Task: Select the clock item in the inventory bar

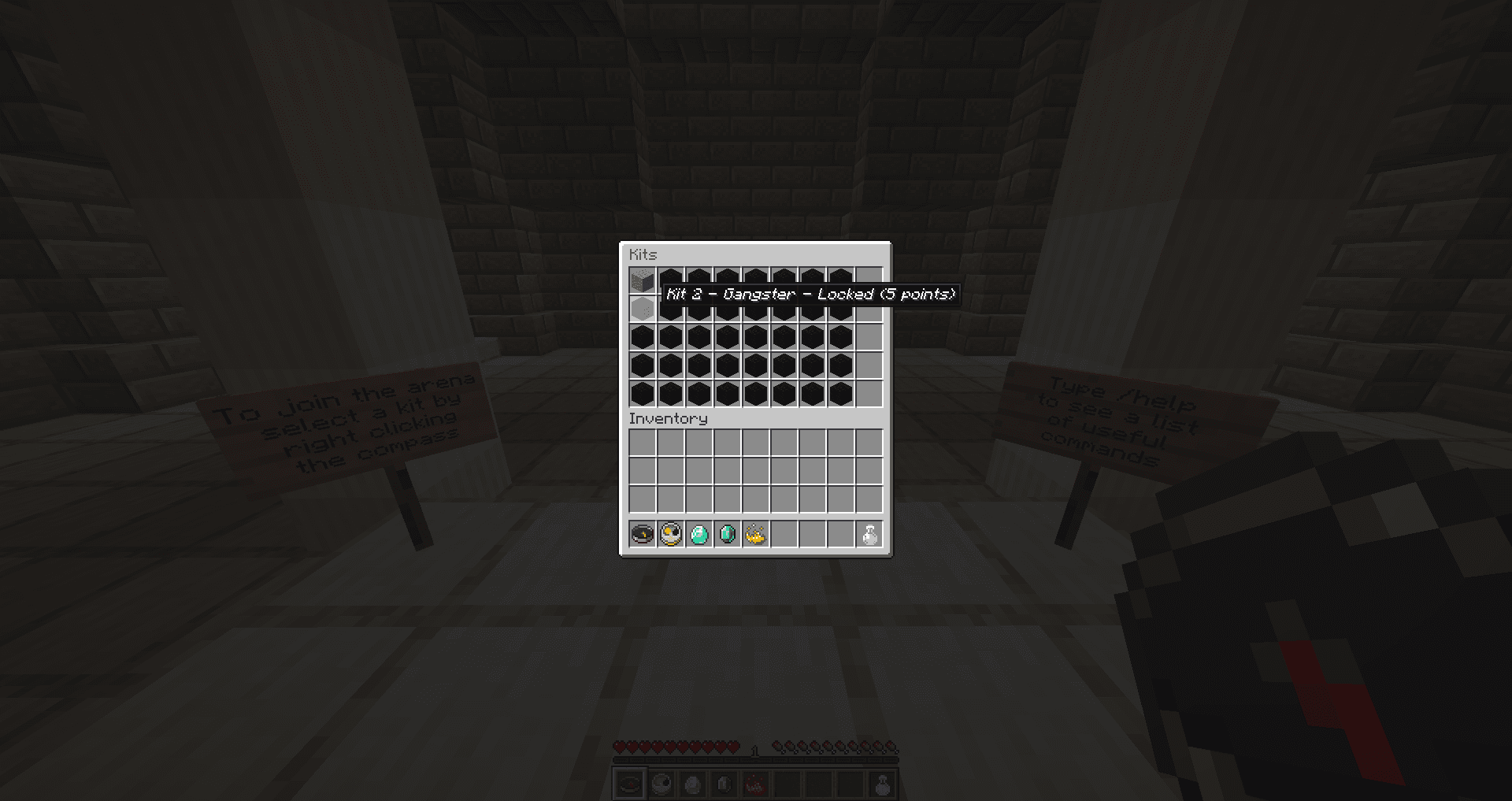Action: (670, 534)
